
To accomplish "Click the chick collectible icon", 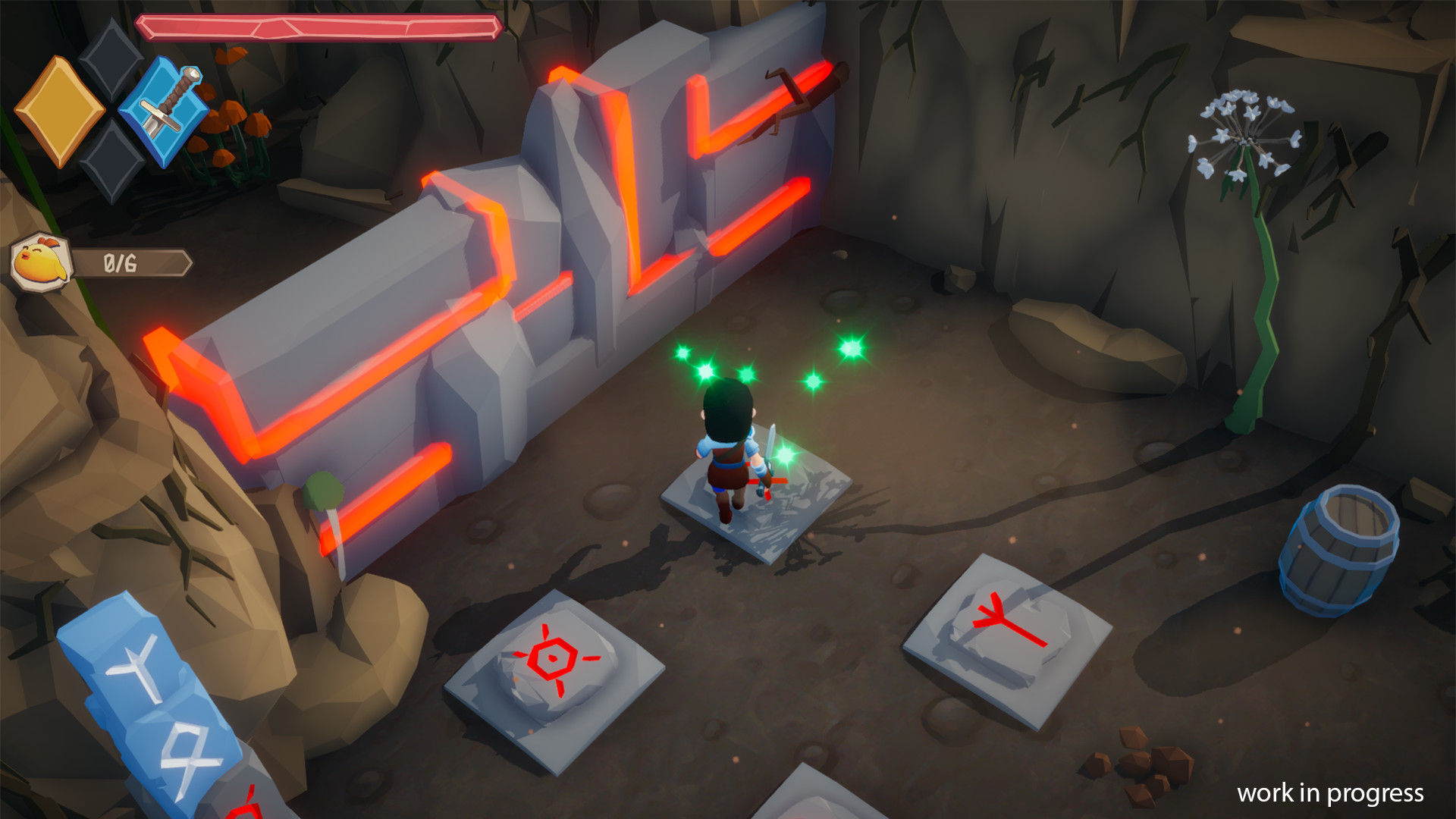I will point(42,262).
